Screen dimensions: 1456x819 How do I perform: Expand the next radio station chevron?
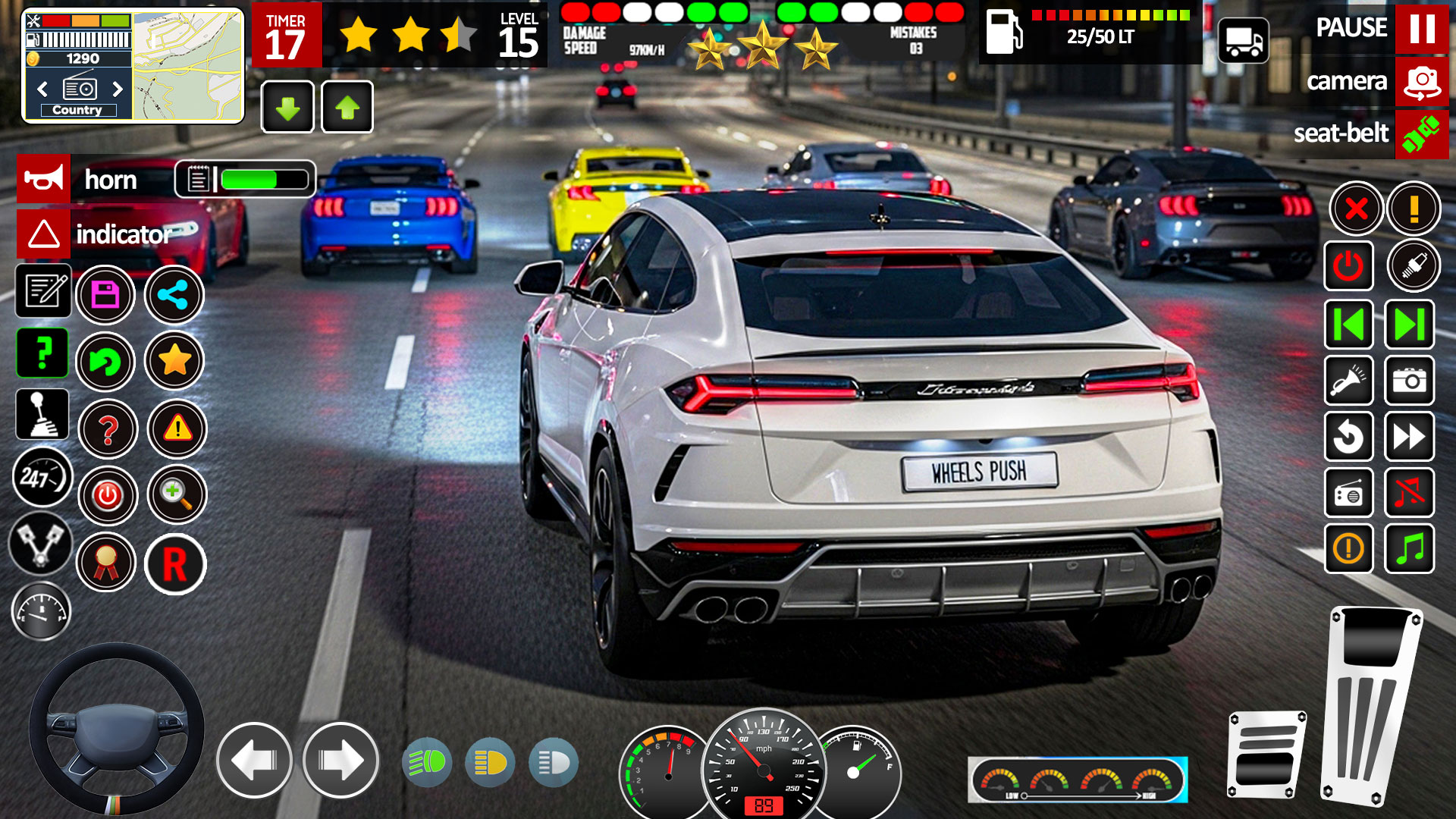(x=118, y=89)
